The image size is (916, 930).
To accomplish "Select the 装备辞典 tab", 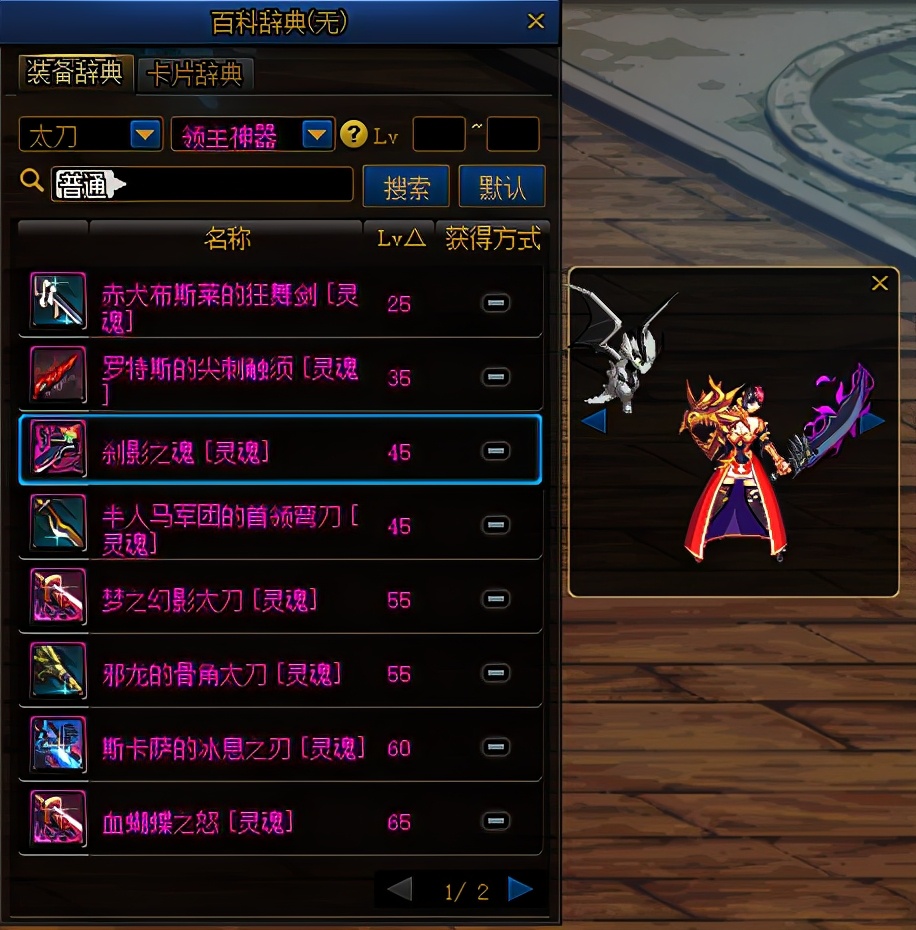I will coord(76,73).
